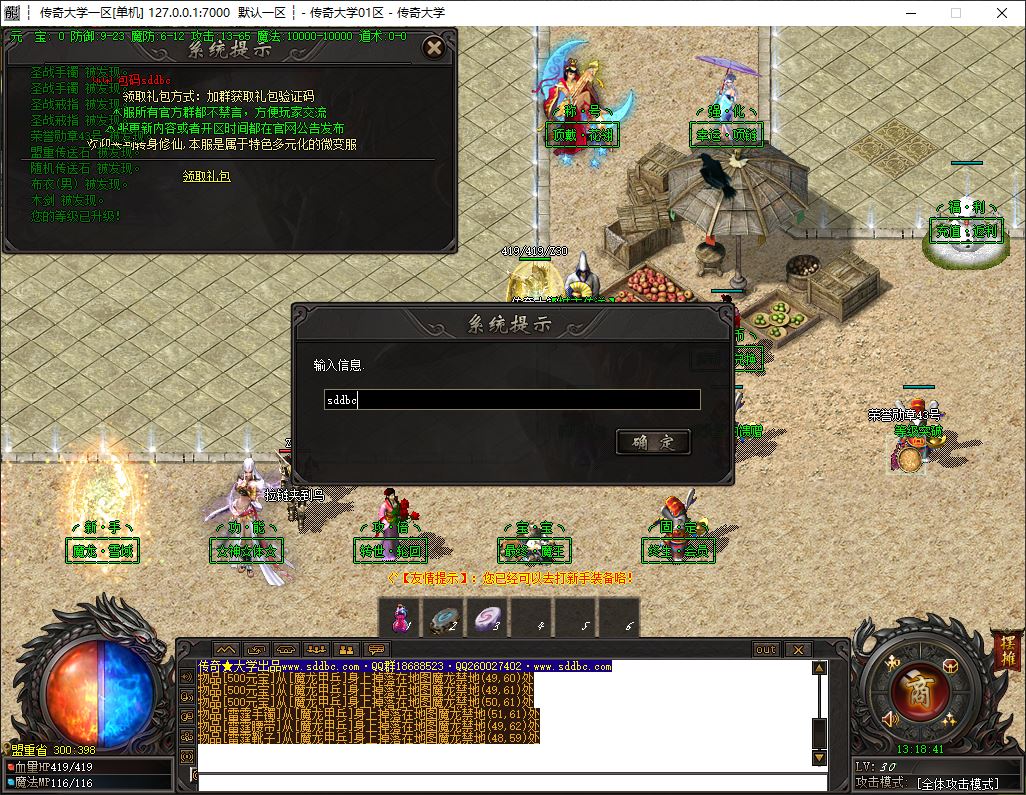Click the chat panel's out button
Screen dimensions: 1026x795
pyautogui.click(x=766, y=650)
